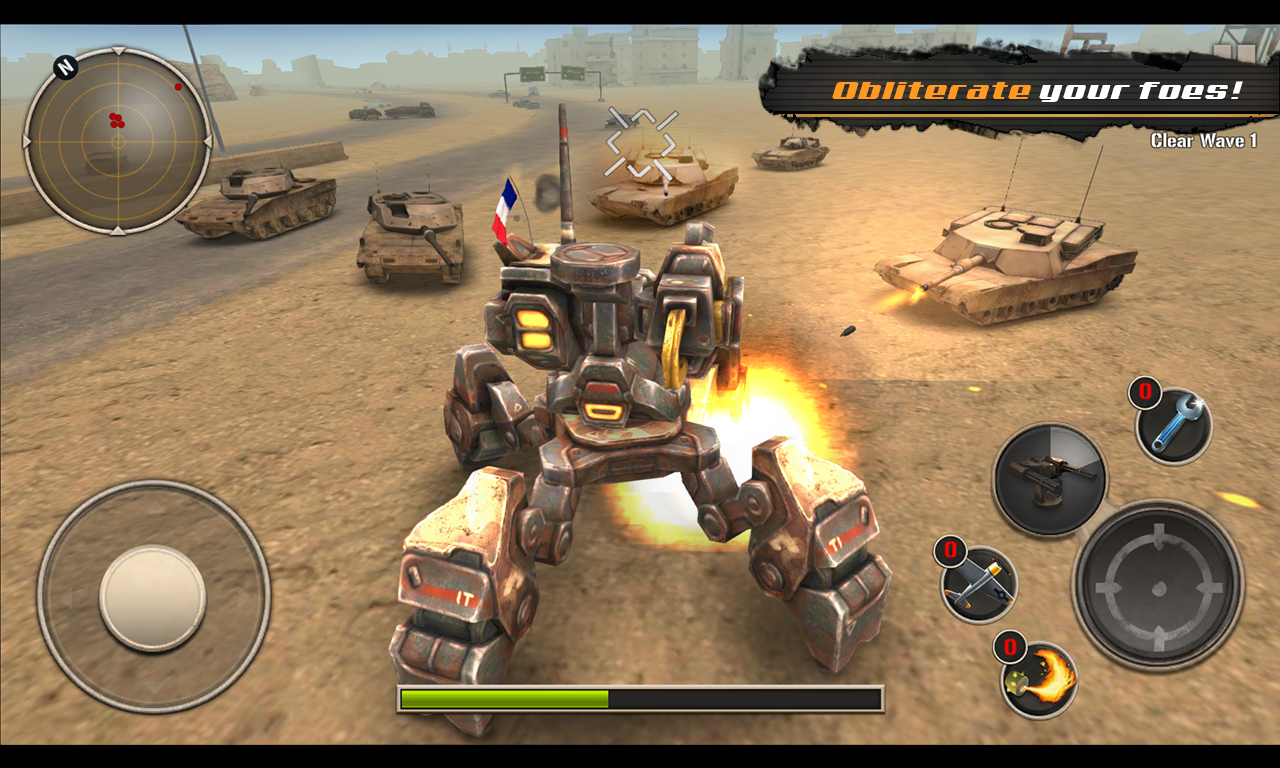The image size is (1280, 768).
Task: Tap the red zero badge on the airstrike
Action: coord(948,553)
